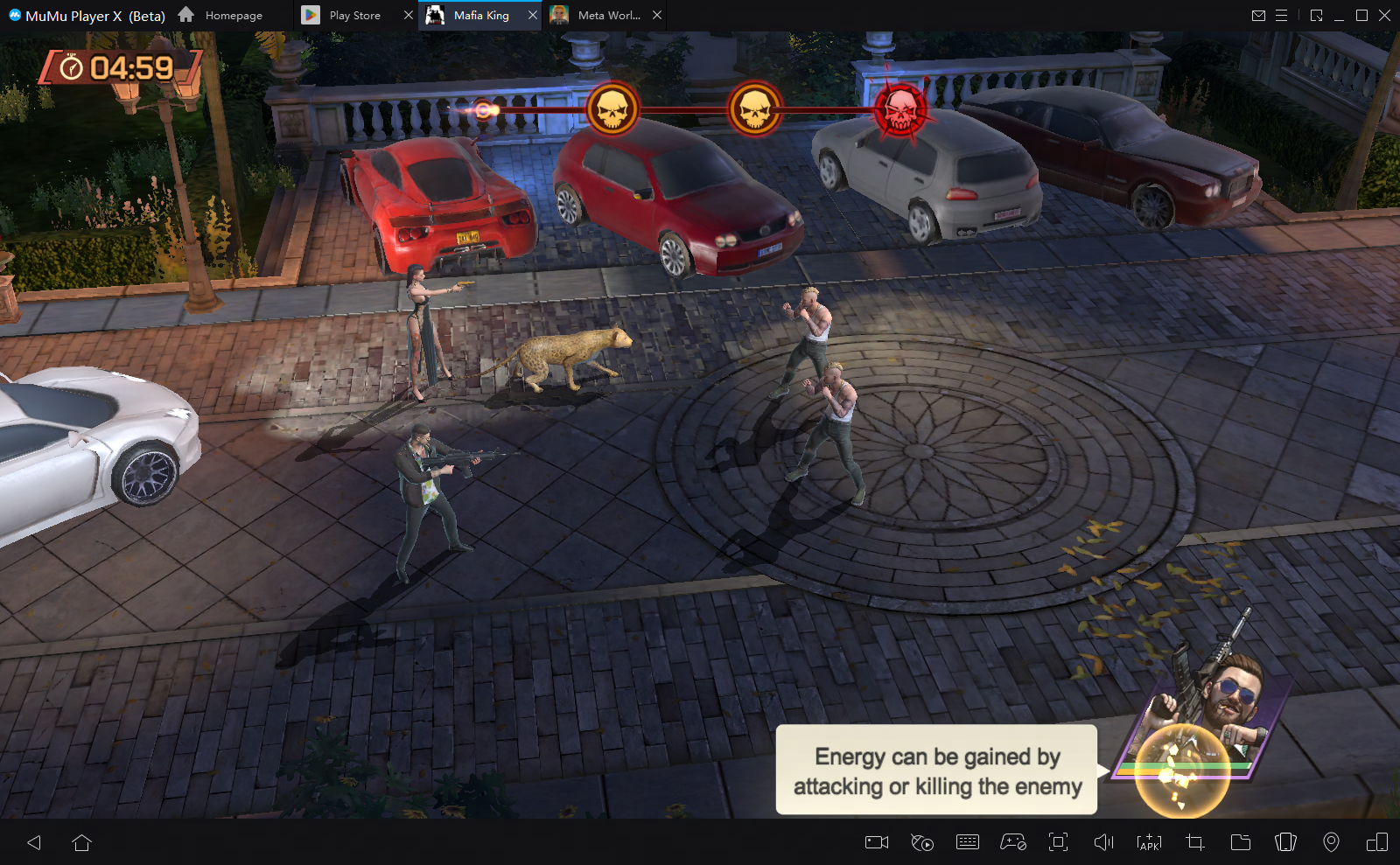The height and width of the screenshot is (865, 1400).
Task: Select the macro recorder icon
Action: (921, 842)
